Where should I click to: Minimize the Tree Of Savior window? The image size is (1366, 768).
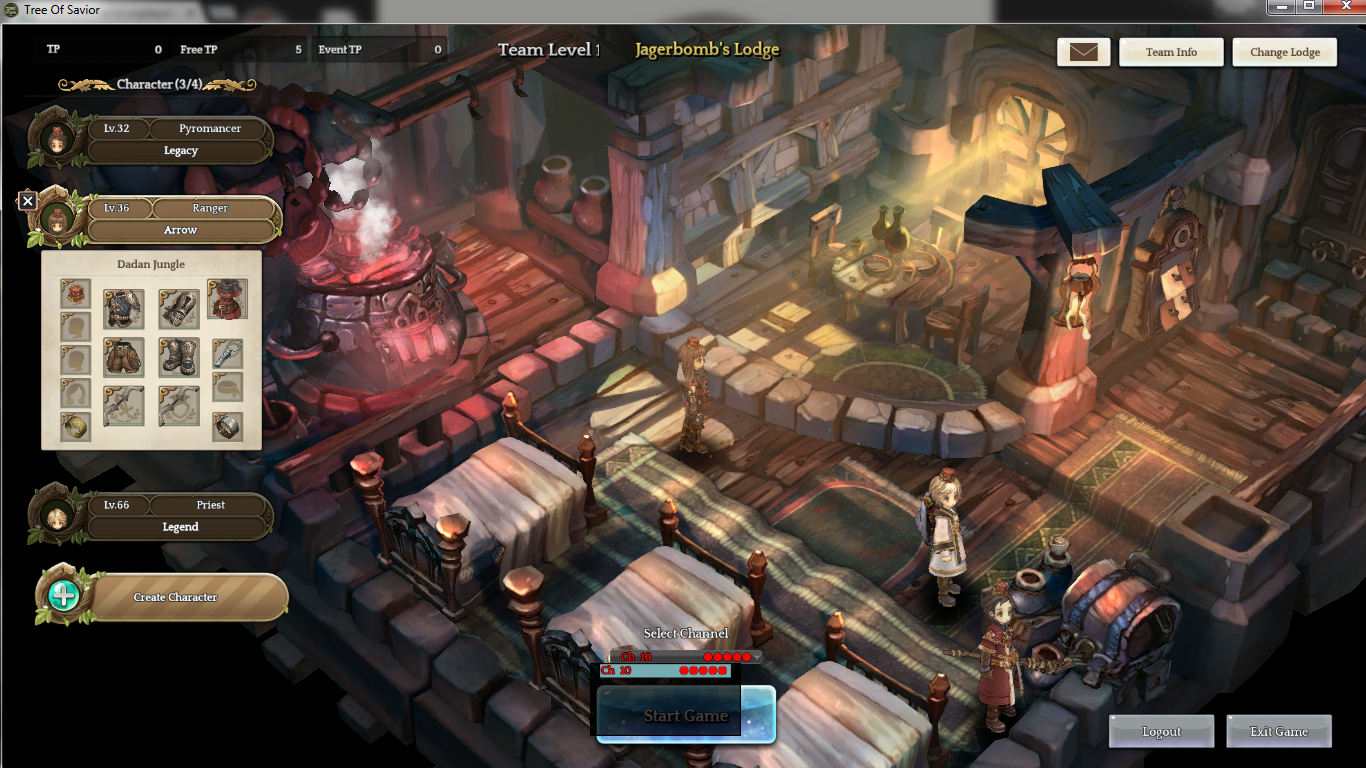pyautogui.click(x=1283, y=6)
